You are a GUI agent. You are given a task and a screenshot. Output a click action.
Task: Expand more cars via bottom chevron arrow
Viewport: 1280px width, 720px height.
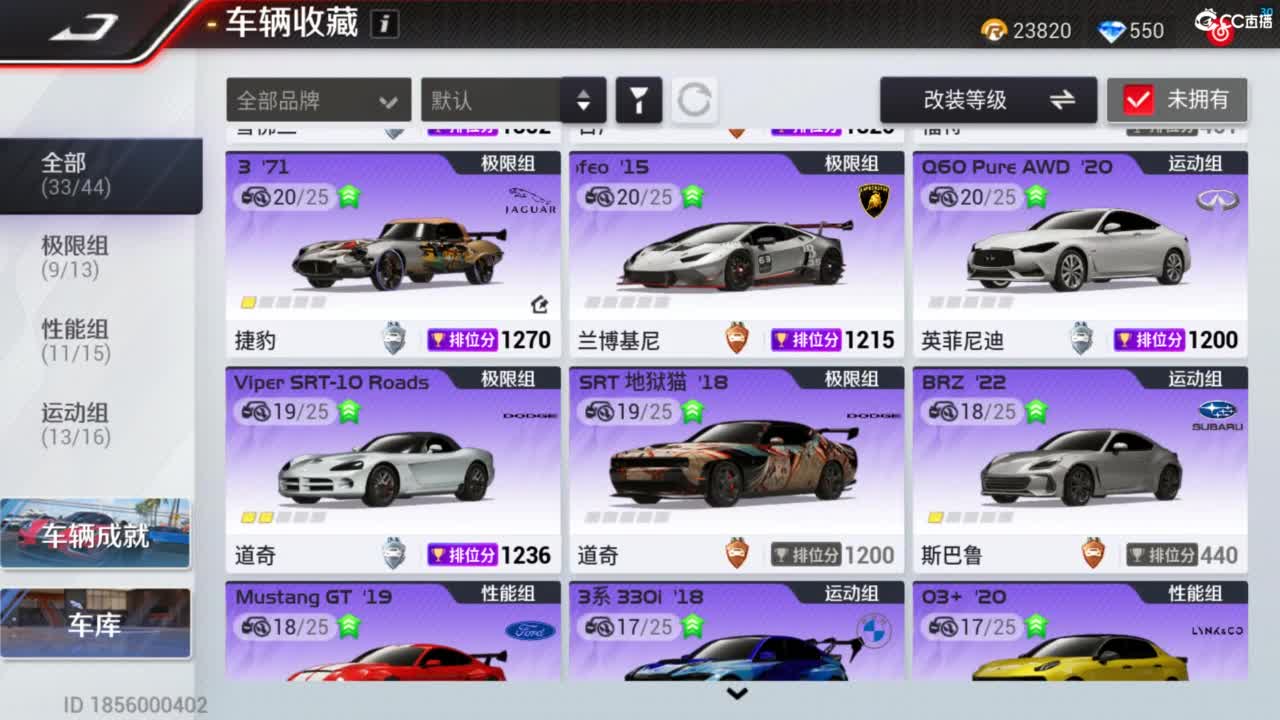coord(738,693)
